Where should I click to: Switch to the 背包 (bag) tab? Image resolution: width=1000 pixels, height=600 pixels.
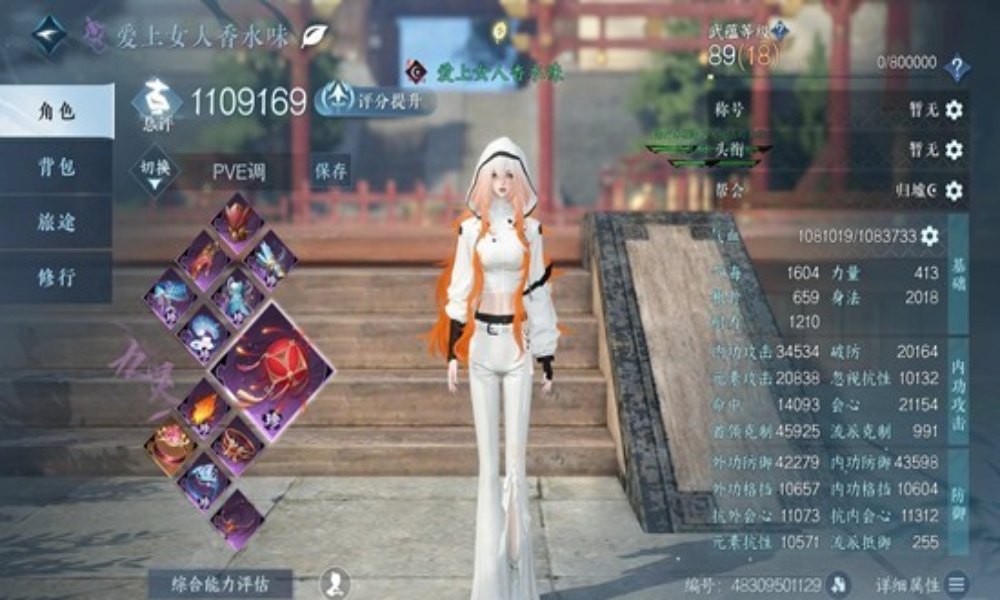[55, 167]
